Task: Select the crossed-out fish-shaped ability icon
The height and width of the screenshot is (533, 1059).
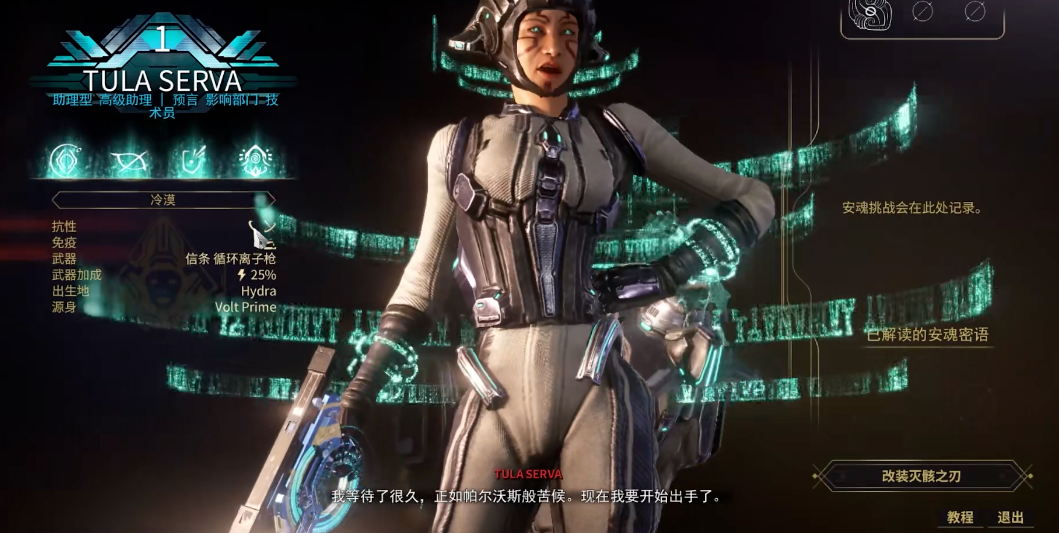Action: click(128, 160)
